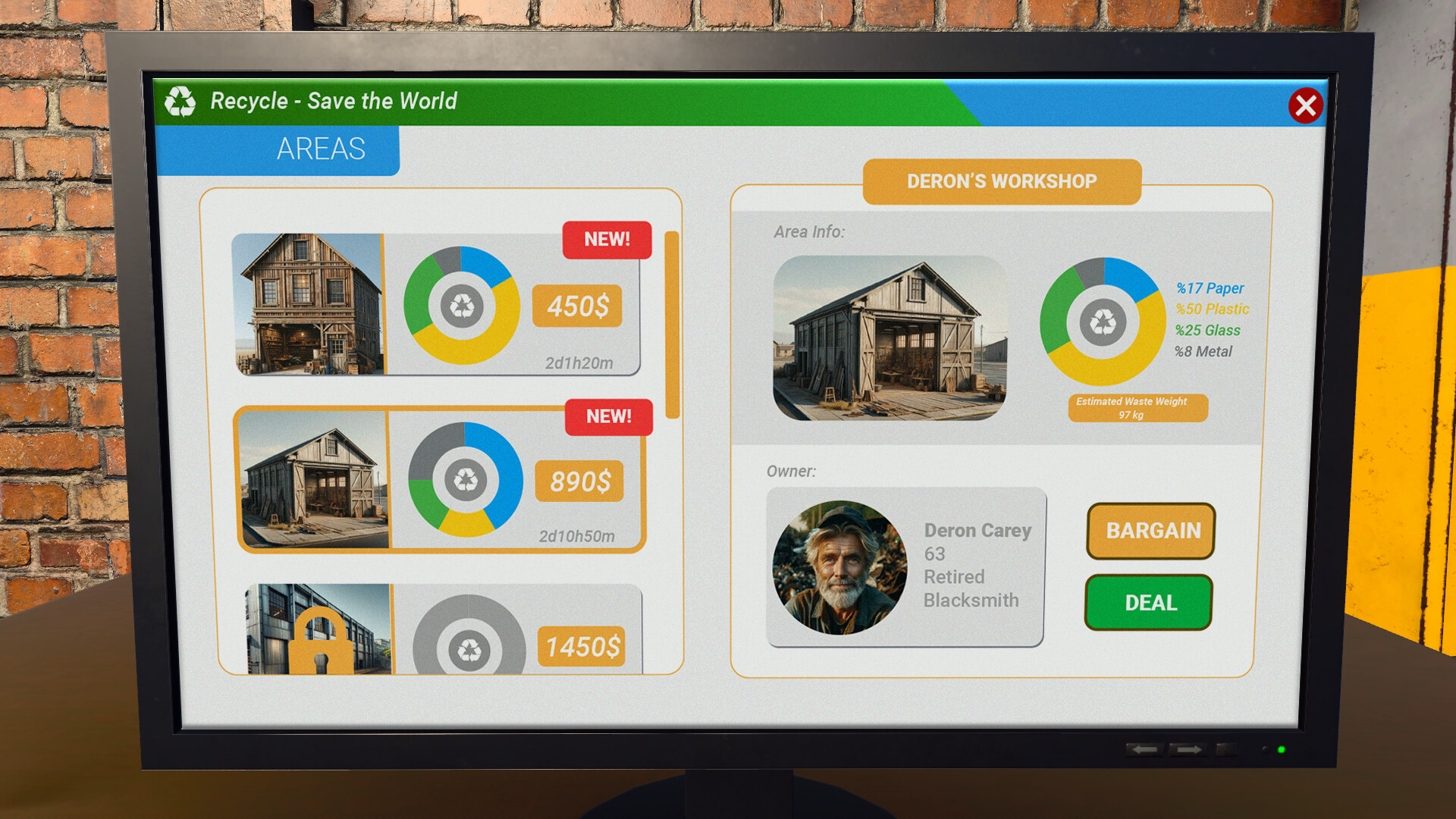The height and width of the screenshot is (819, 1456).
Task: Click the recycle icon inside the 450$ area's pie chart
Action: (x=461, y=305)
